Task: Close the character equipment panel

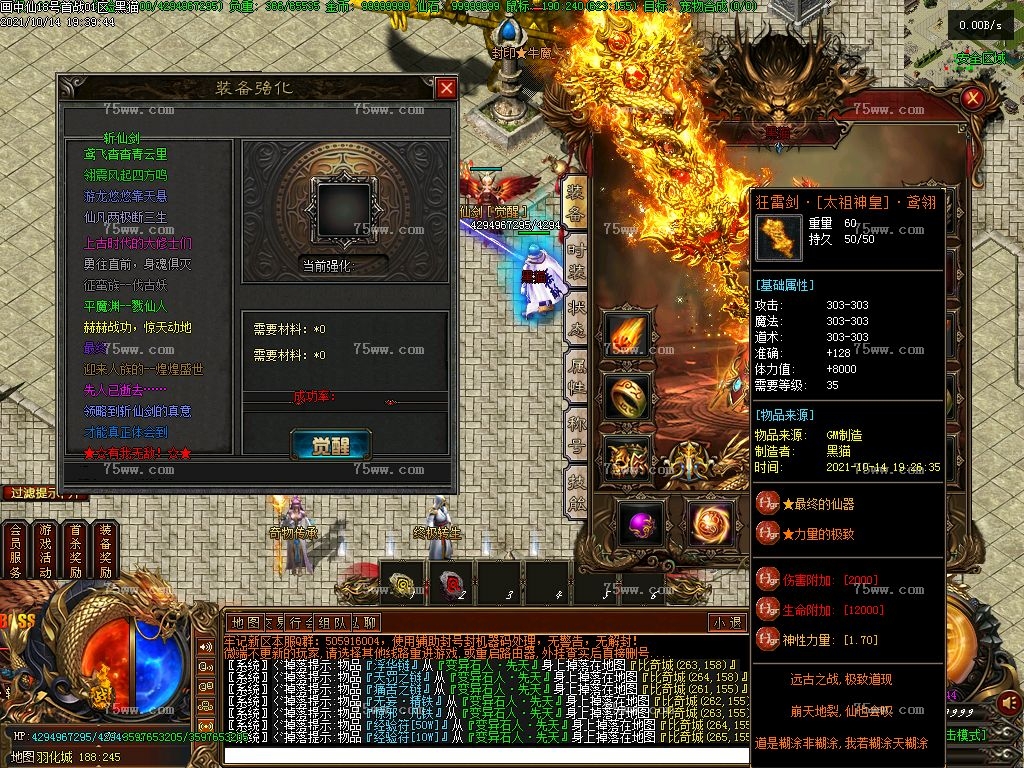Action: (x=972, y=98)
